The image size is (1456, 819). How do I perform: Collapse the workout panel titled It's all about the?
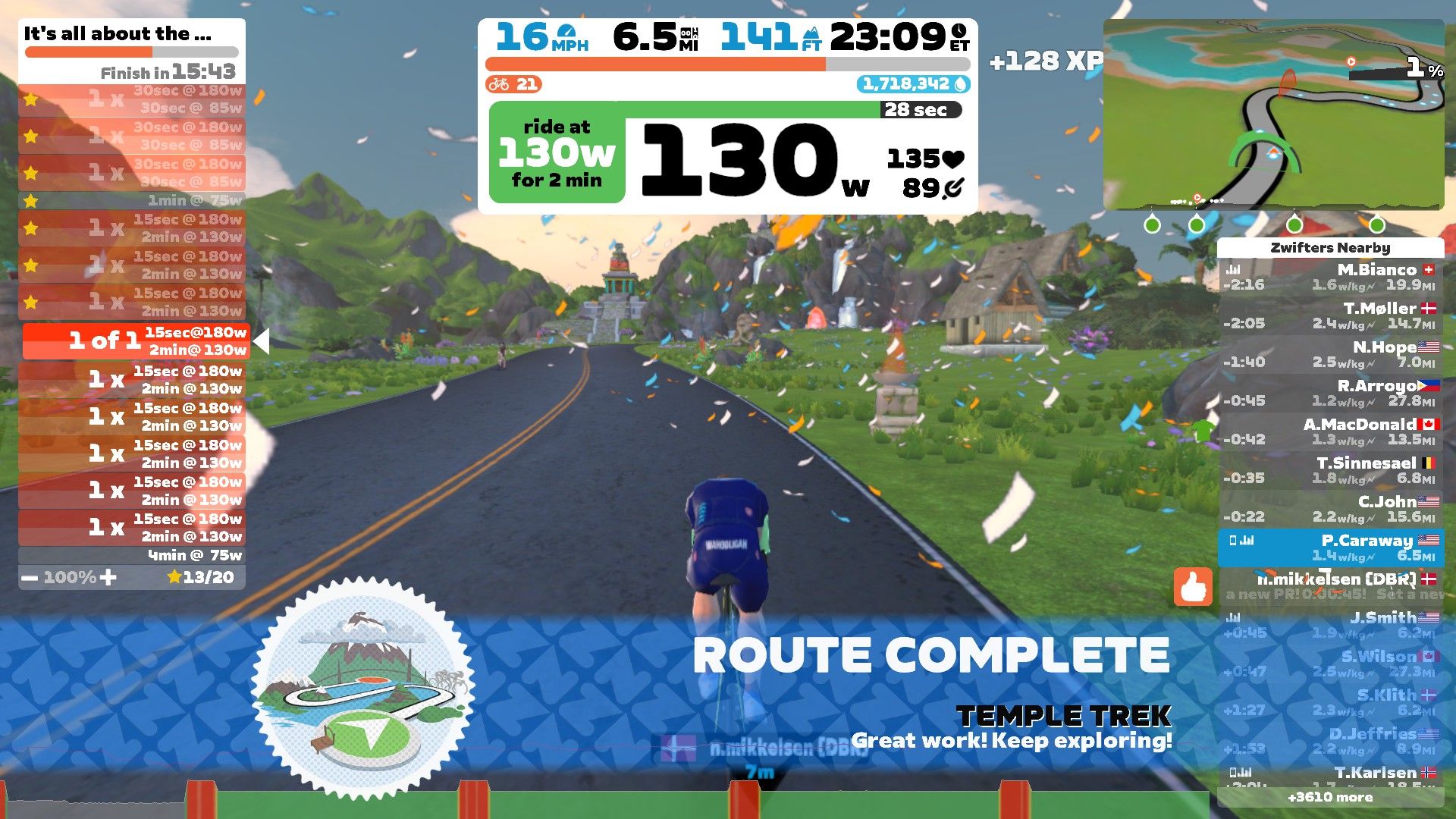[x=118, y=33]
